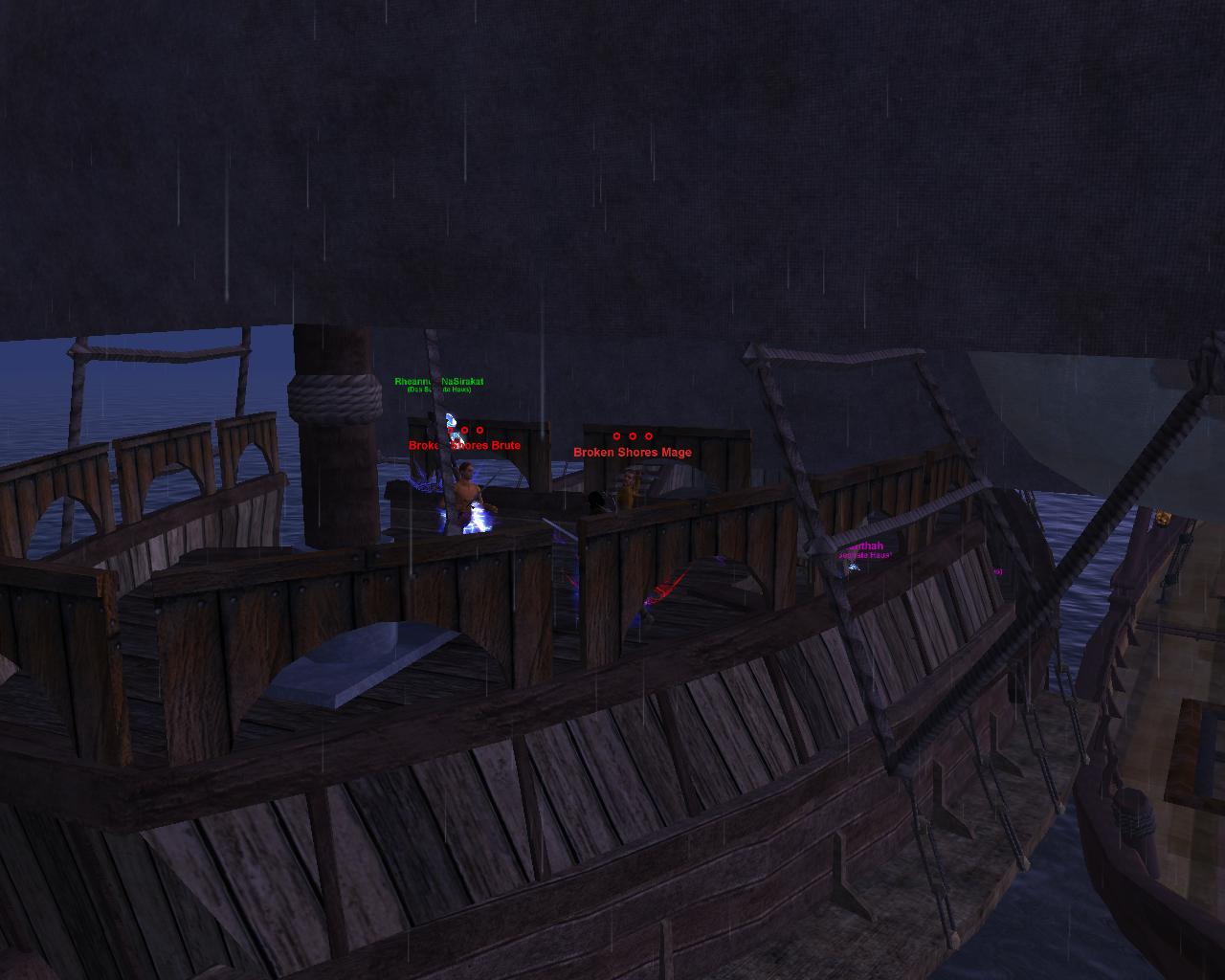Target the Broken Shores Mage nameplate

[632, 452]
